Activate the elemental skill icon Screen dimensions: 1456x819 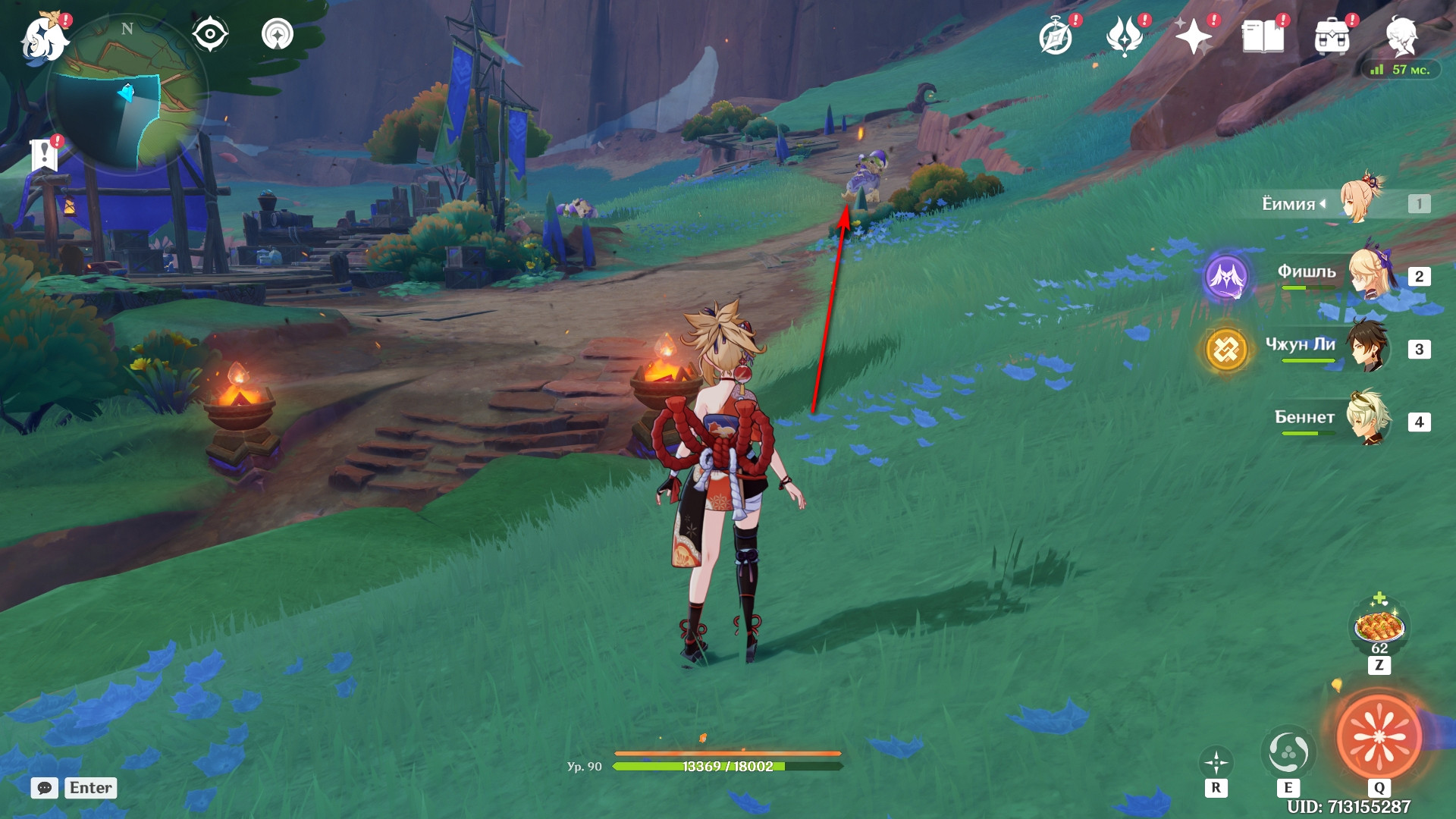click(1288, 753)
